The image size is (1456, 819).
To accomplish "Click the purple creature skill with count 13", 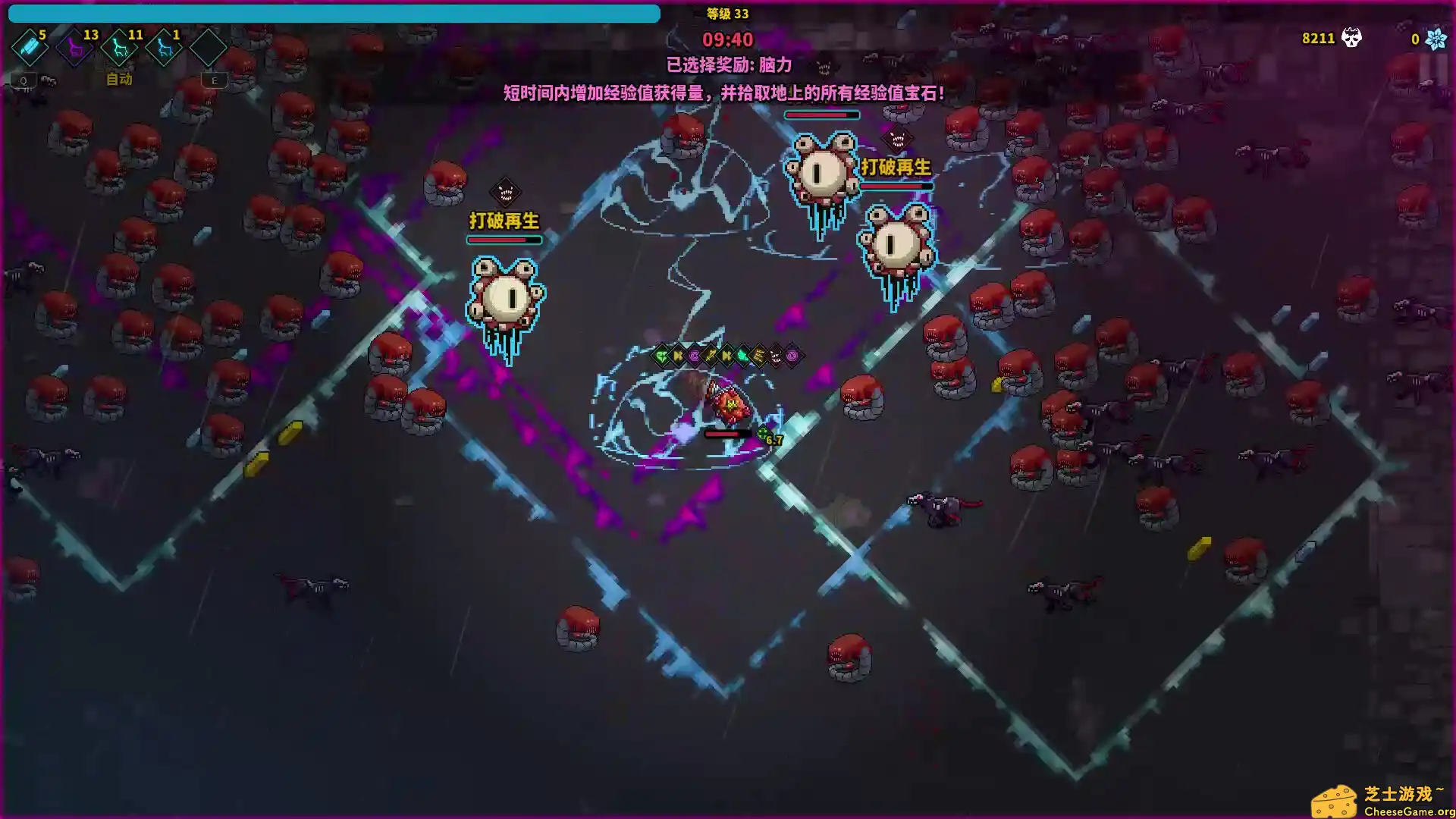I will (74, 47).
